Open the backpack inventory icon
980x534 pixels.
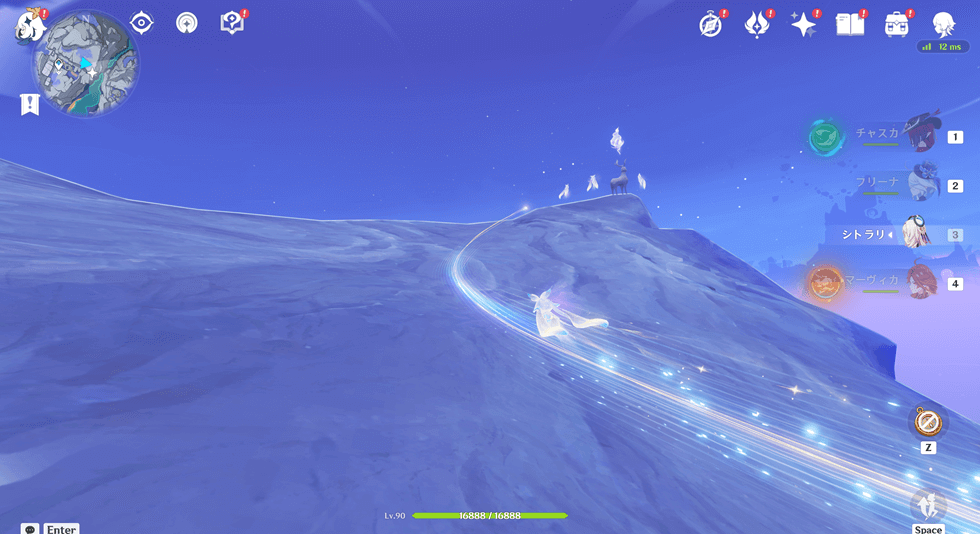(x=896, y=25)
